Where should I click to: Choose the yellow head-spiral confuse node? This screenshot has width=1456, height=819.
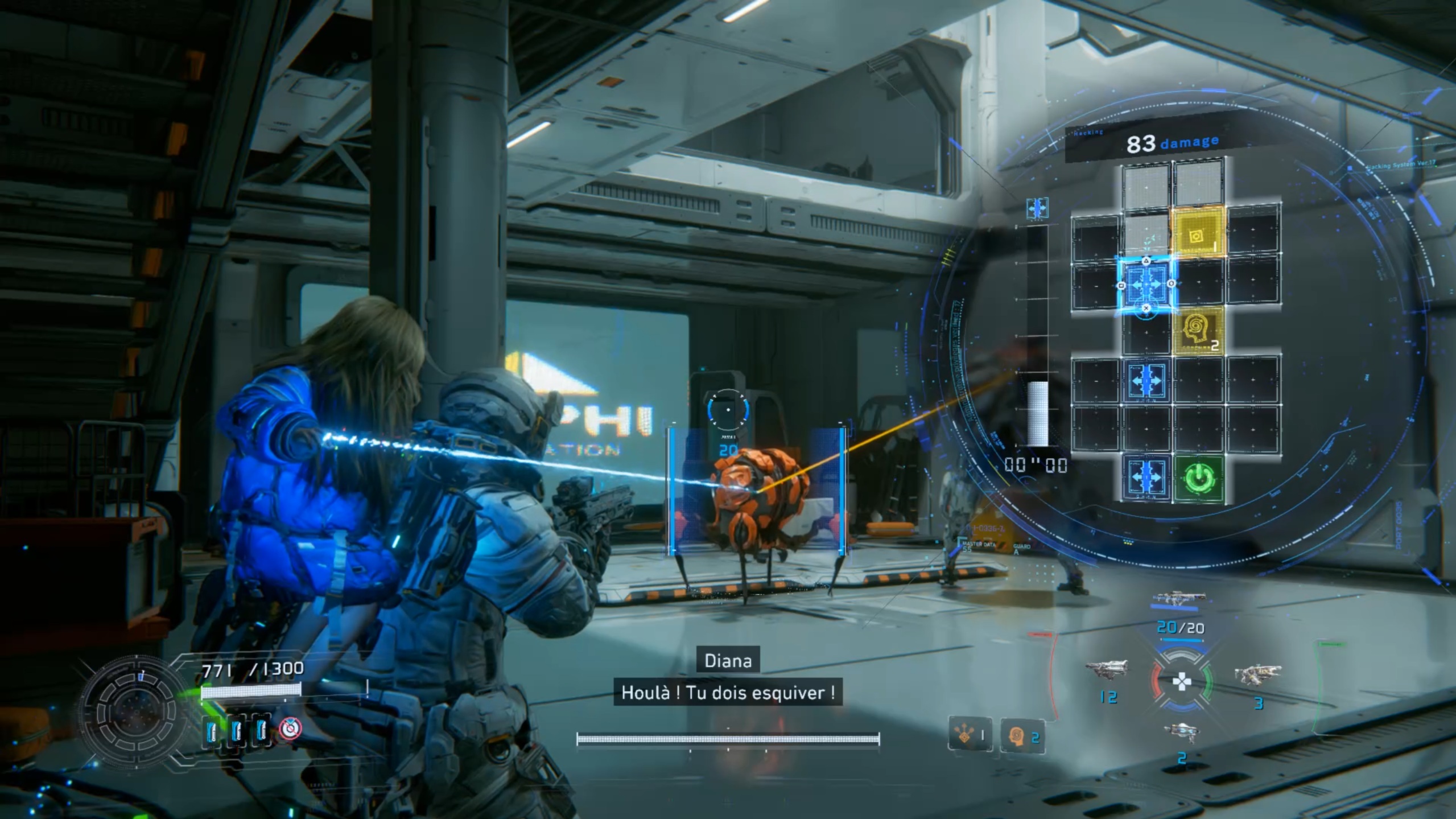[1198, 331]
